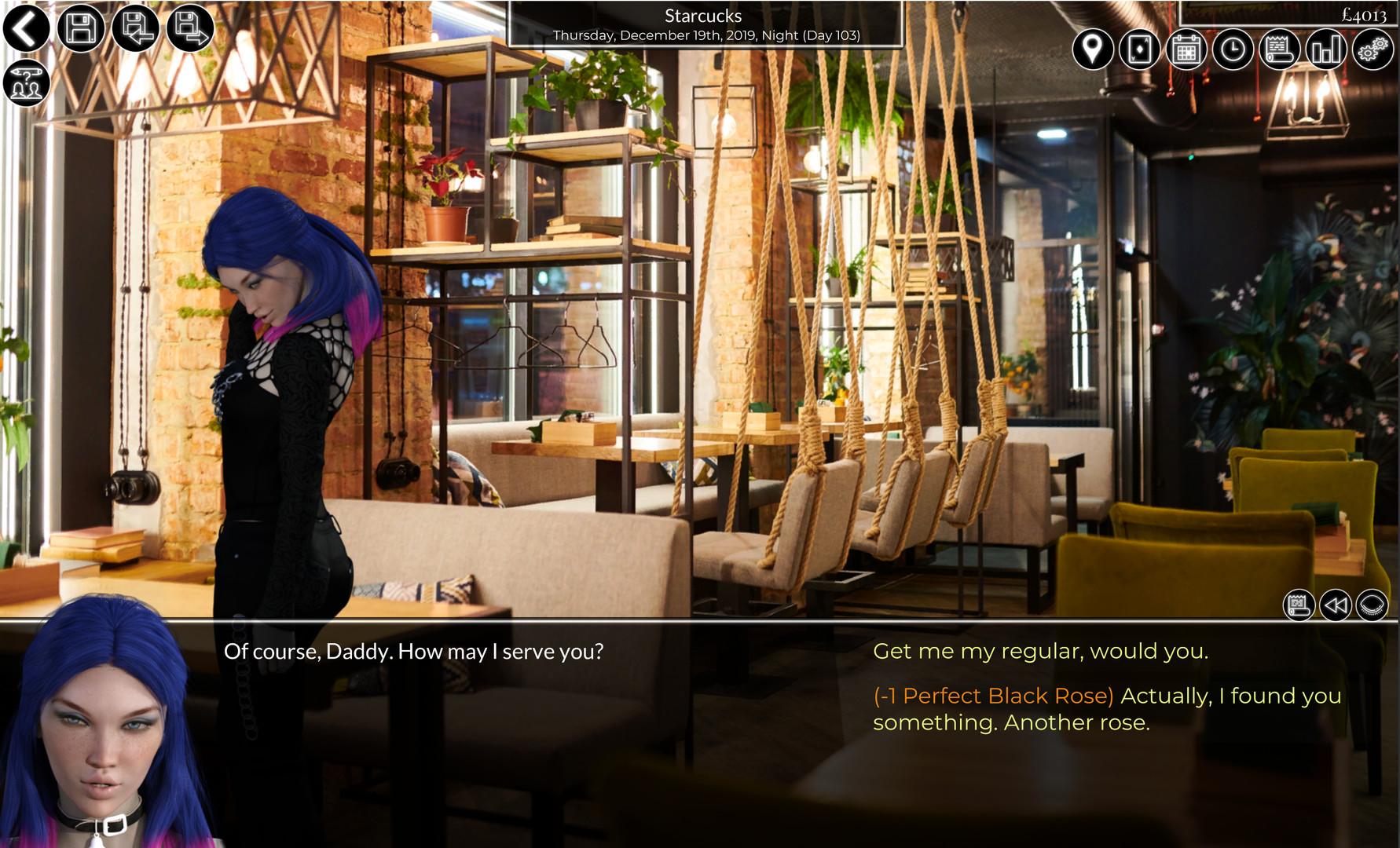Screen dimensions: 1400x848
Task: Open the save menu with the floppy disk icon
Action: [81, 28]
